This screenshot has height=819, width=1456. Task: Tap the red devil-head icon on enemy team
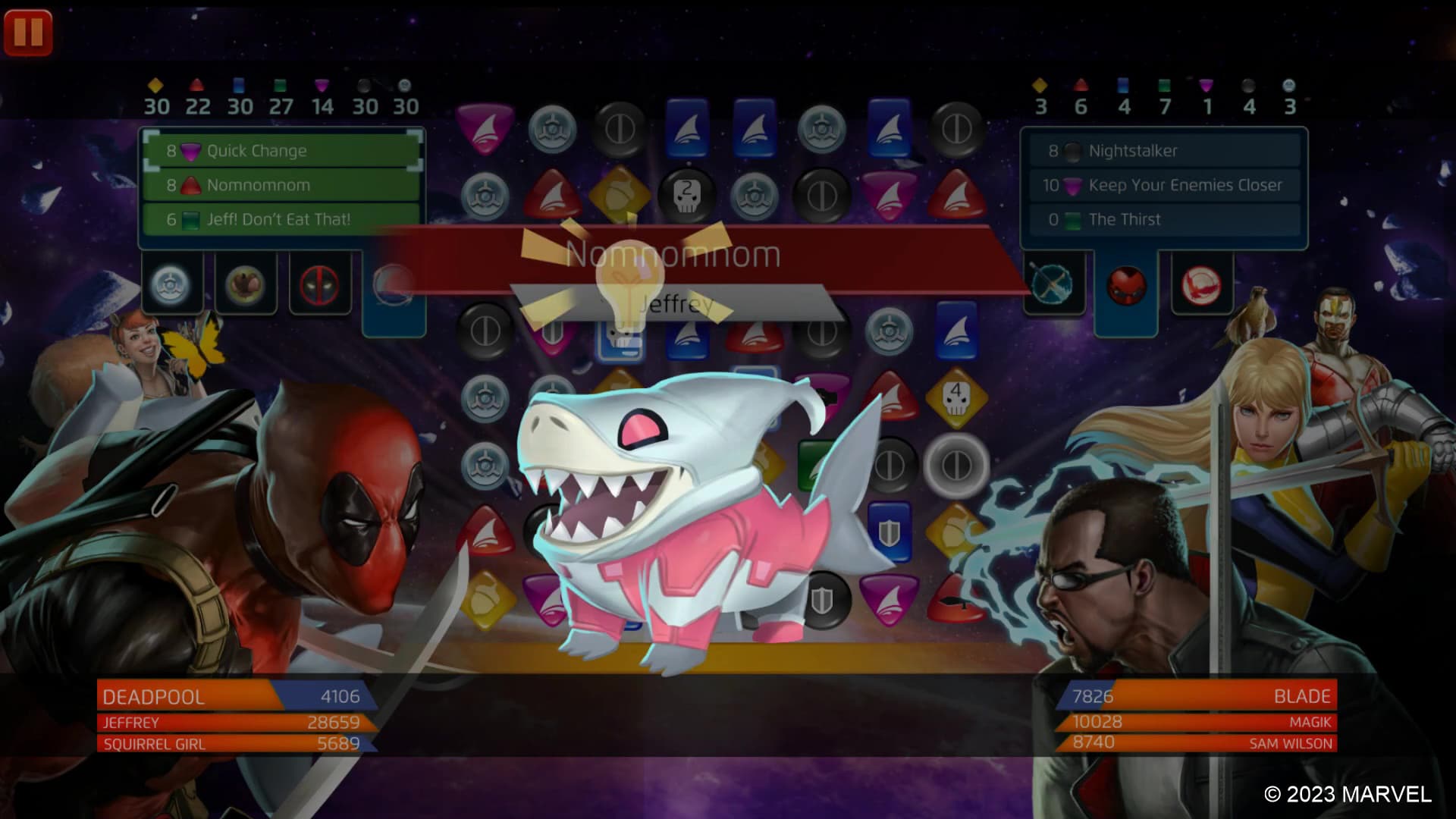[x=1128, y=286]
